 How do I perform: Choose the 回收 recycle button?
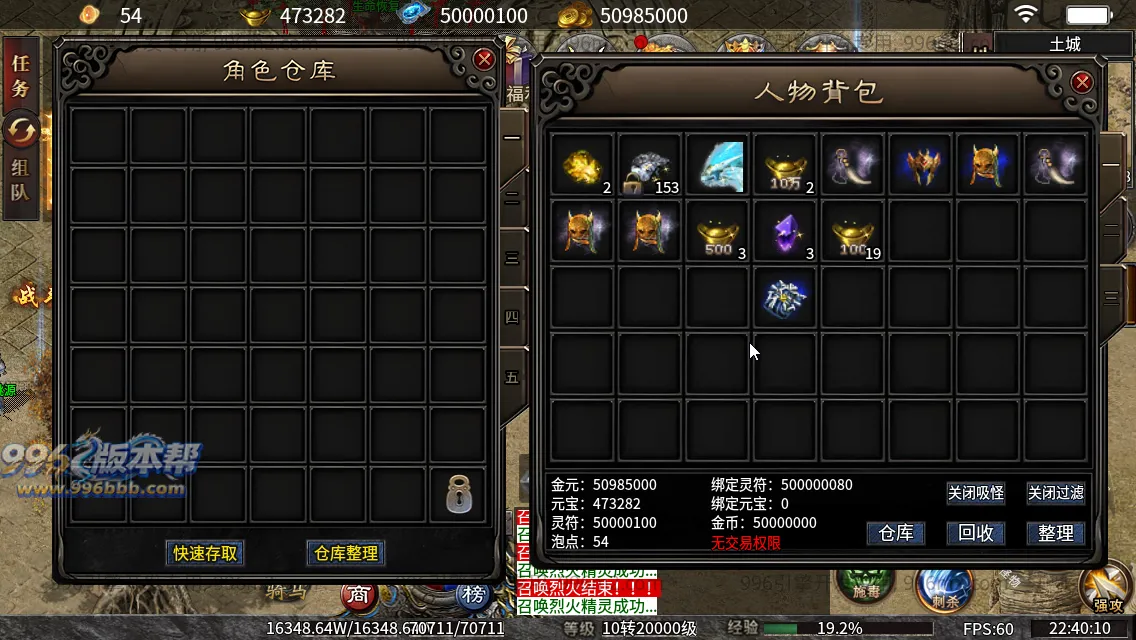(975, 533)
